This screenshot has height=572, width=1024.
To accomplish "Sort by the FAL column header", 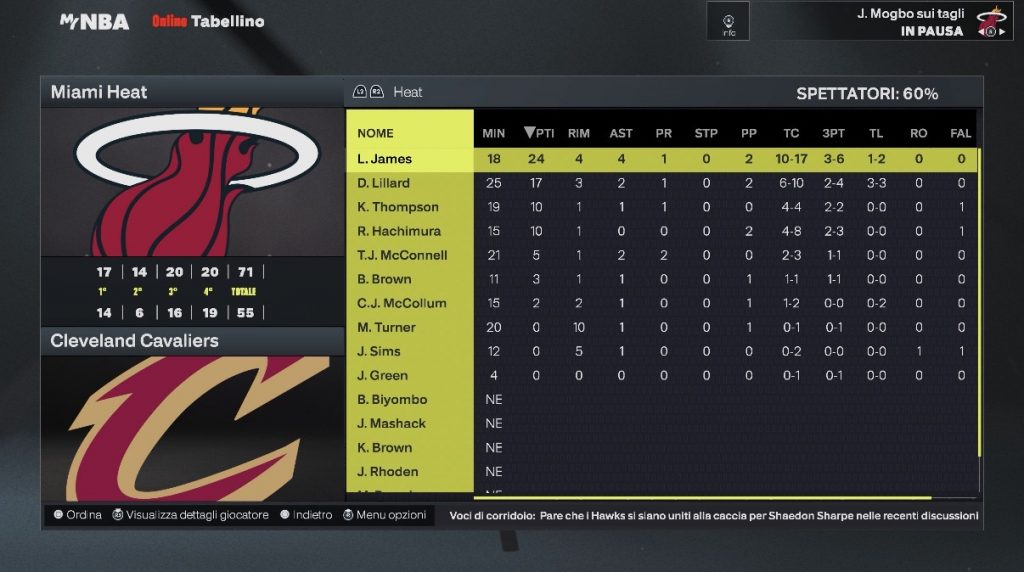I will [x=961, y=133].
